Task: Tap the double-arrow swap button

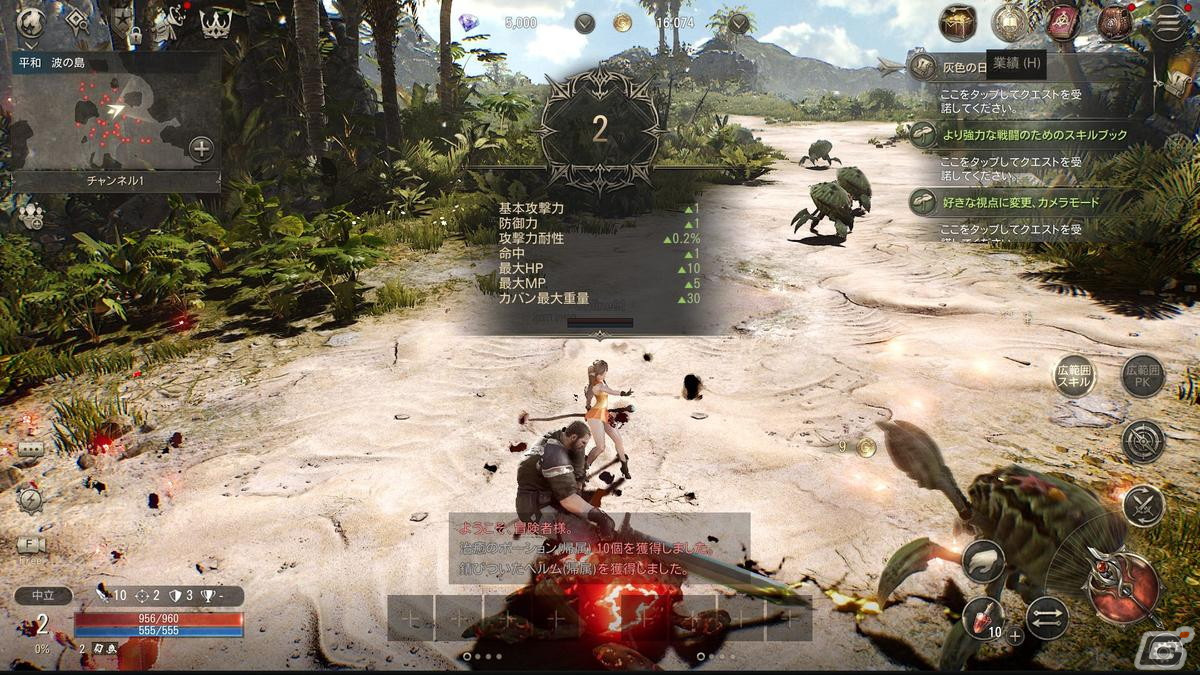Action: click(1047, 618)
